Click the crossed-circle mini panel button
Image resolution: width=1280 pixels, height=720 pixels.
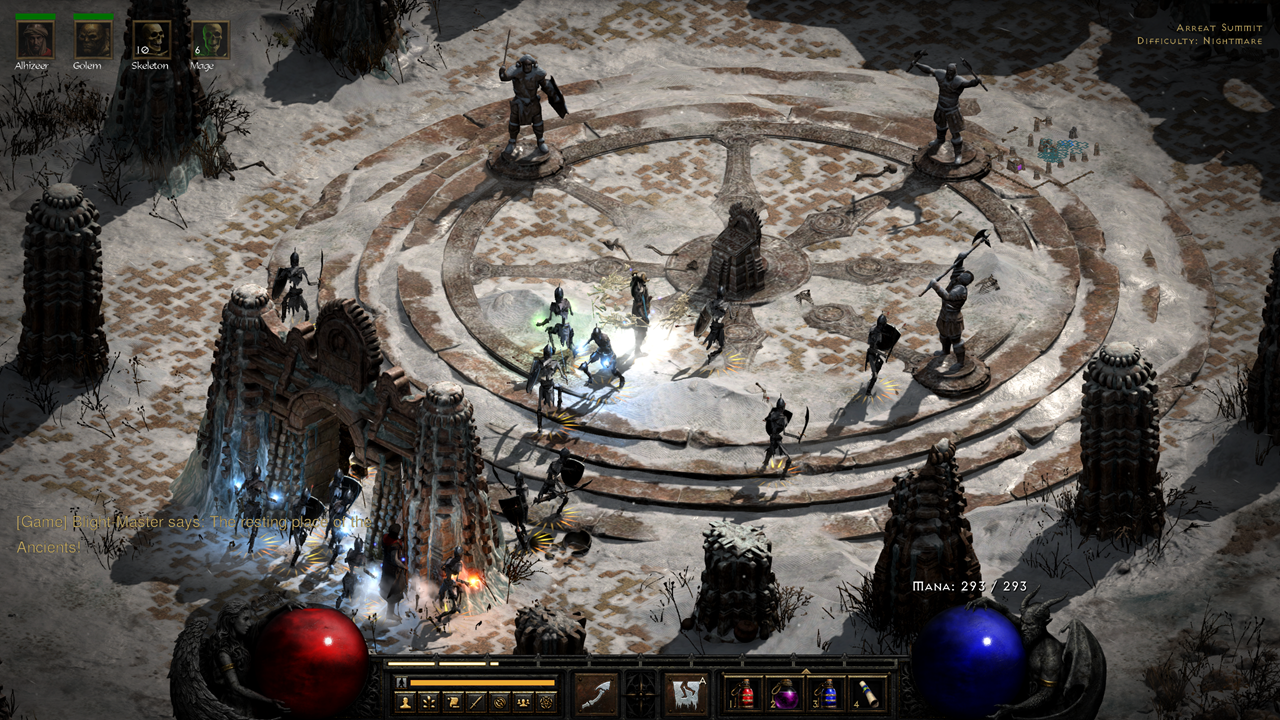click(x=500, y=702)
